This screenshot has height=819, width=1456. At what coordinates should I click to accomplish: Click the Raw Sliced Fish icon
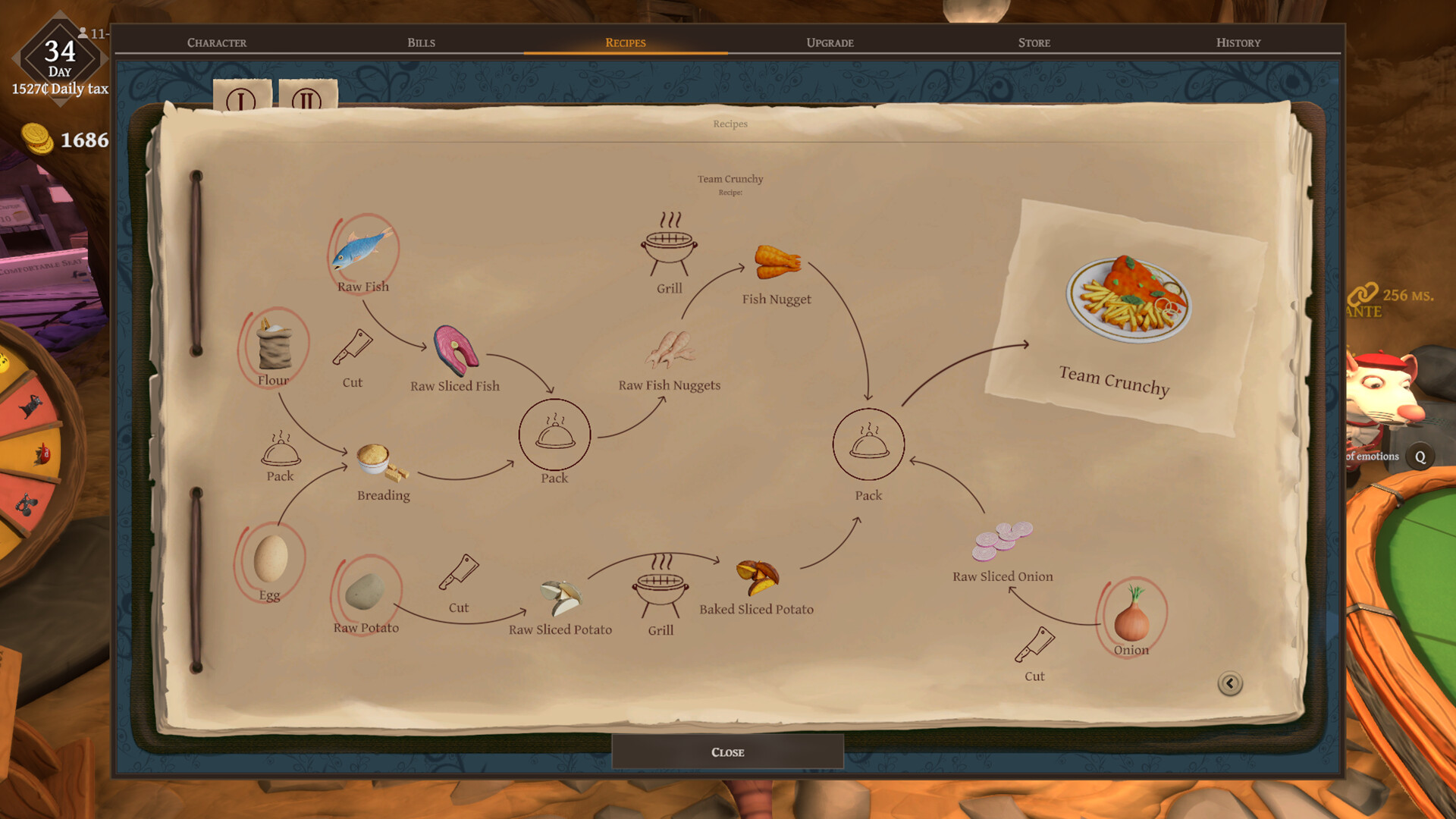(x=456, y=350)
